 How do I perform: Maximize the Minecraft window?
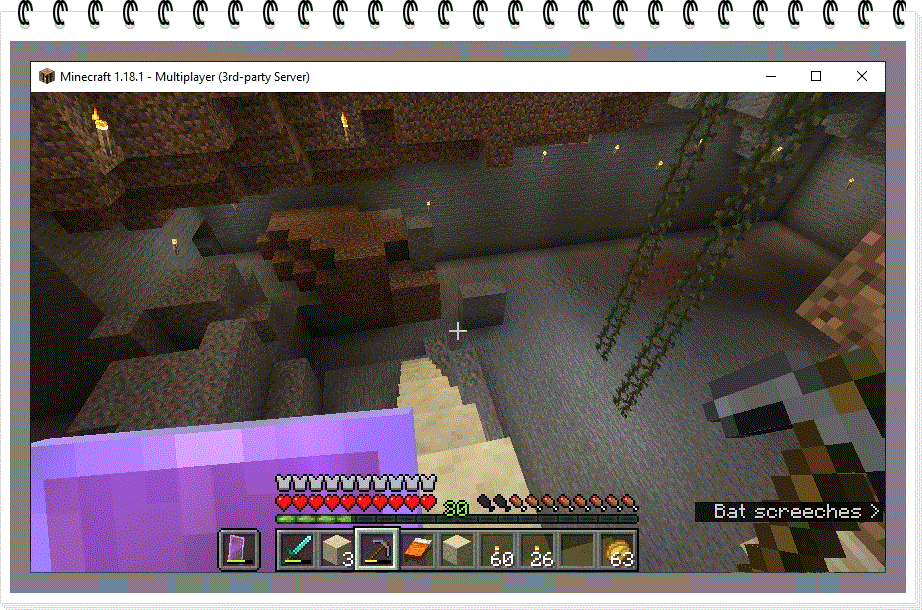[x=816, y=76]
